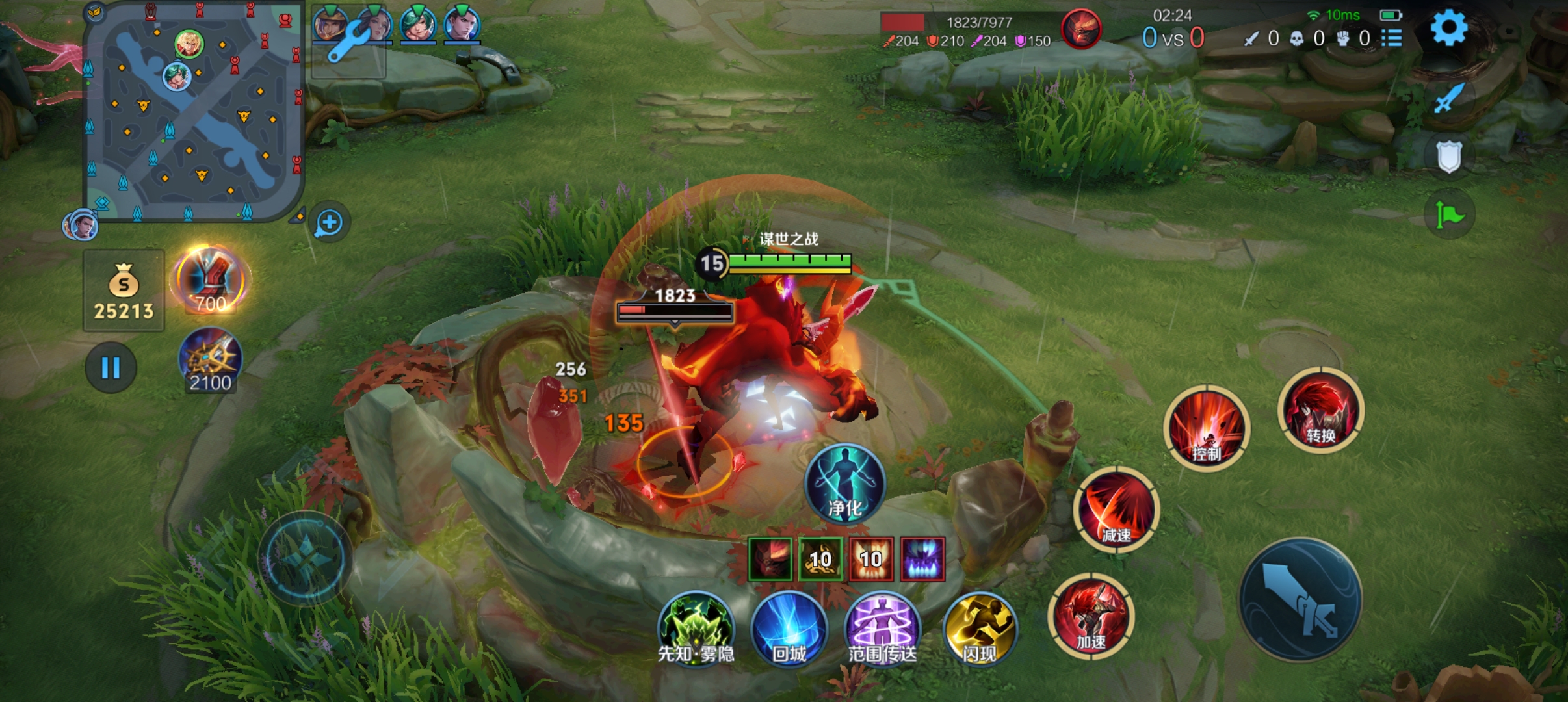Tap the sword basic attack button
The width and height of the screenshot is (1568, 702).
point(1300,599)
